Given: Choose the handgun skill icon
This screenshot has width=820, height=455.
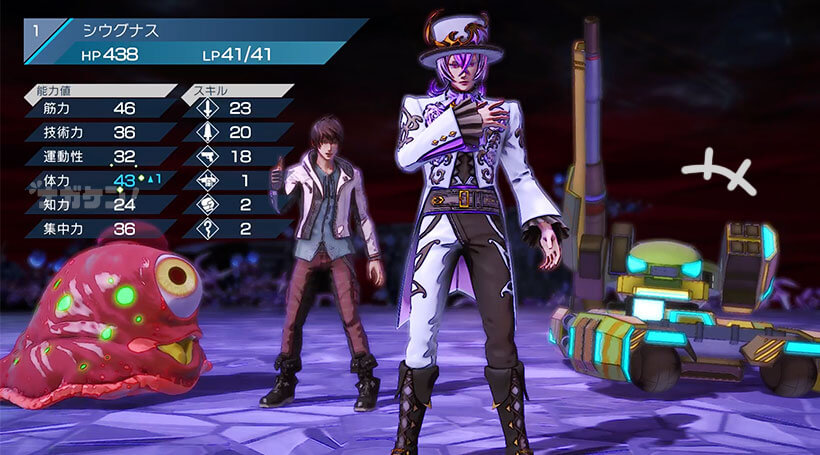Looking at the screenshot, I should (207, 156).
